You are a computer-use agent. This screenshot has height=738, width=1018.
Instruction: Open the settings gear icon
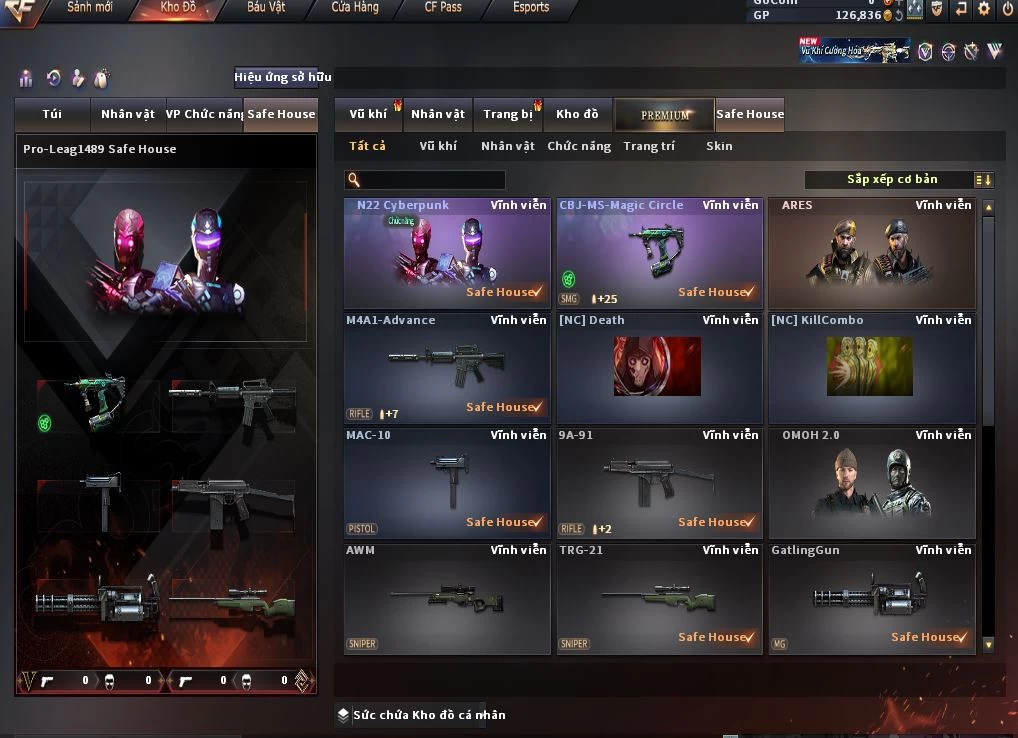[984, 9]
